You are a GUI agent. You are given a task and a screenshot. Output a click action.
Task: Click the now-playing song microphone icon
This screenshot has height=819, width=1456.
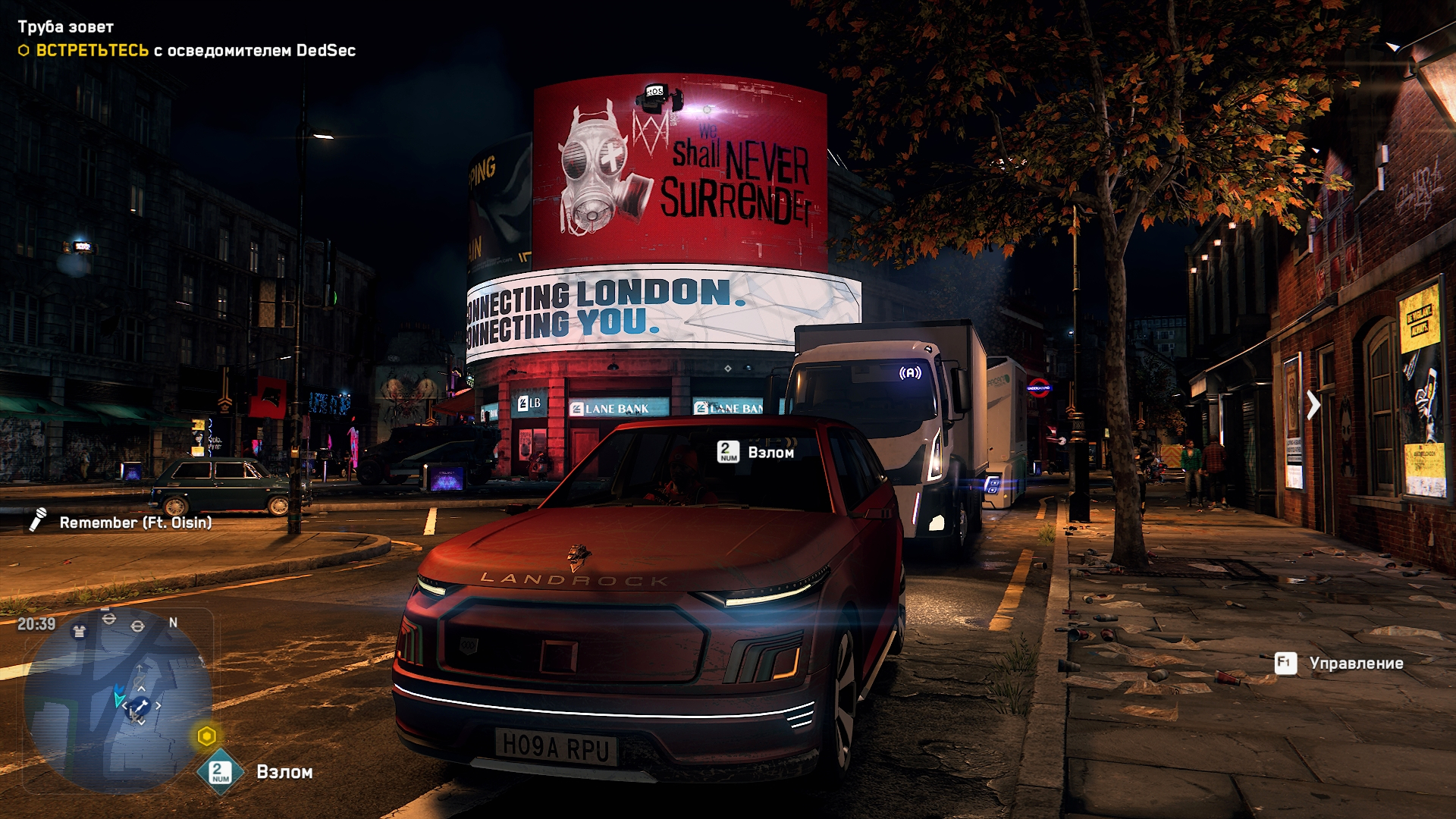[38, 520]
